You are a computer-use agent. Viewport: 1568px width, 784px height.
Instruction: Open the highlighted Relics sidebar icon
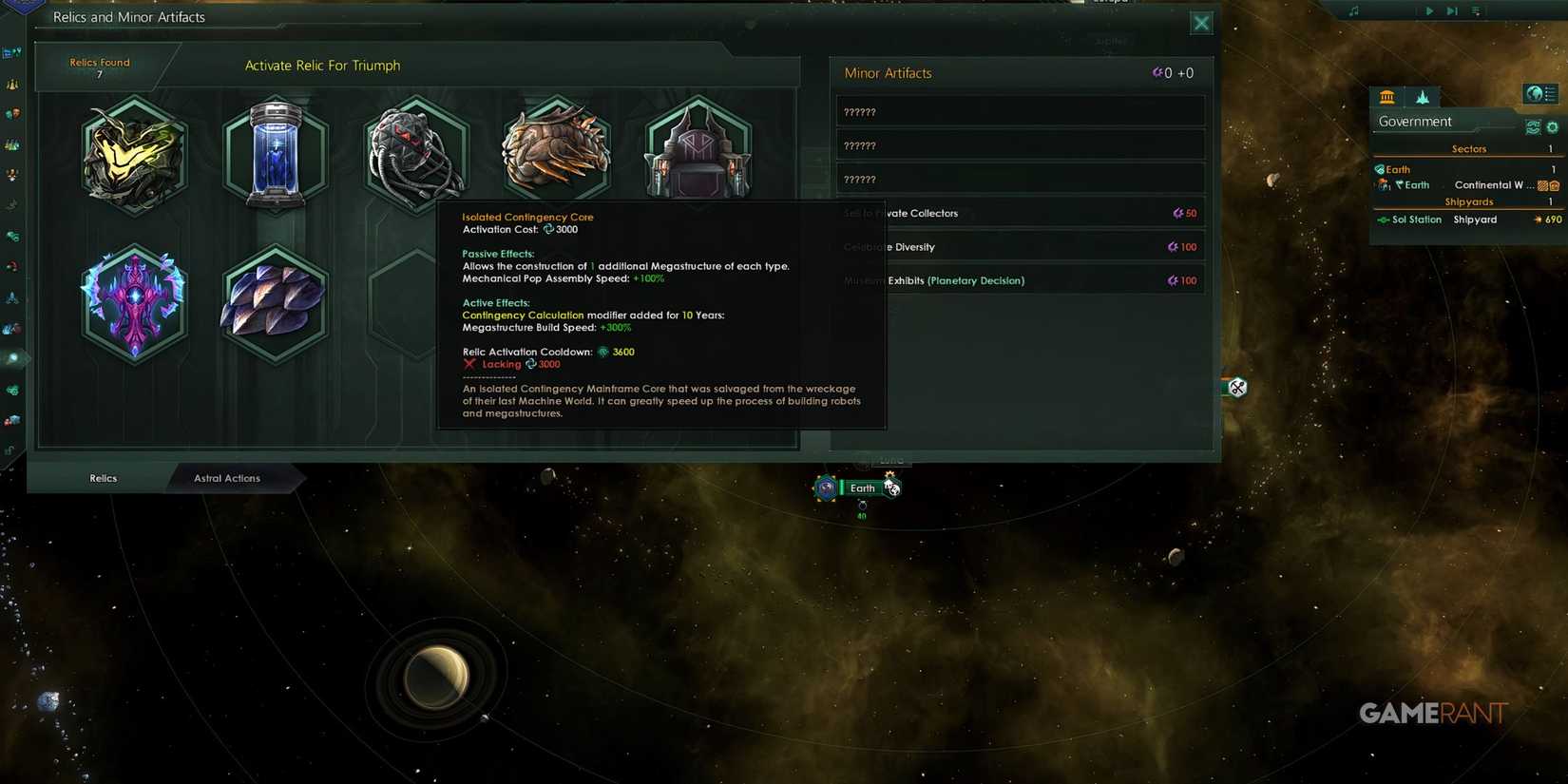coord(14,359)
